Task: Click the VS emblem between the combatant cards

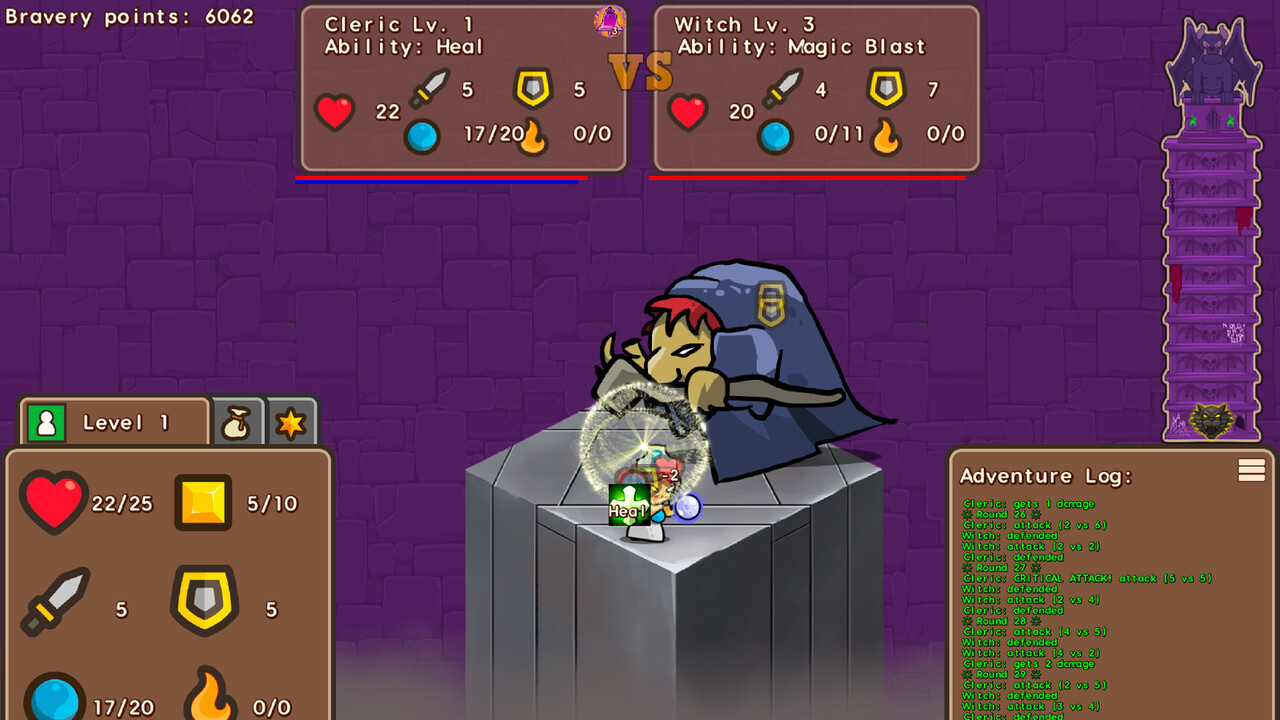Action: tap(643, 70)
